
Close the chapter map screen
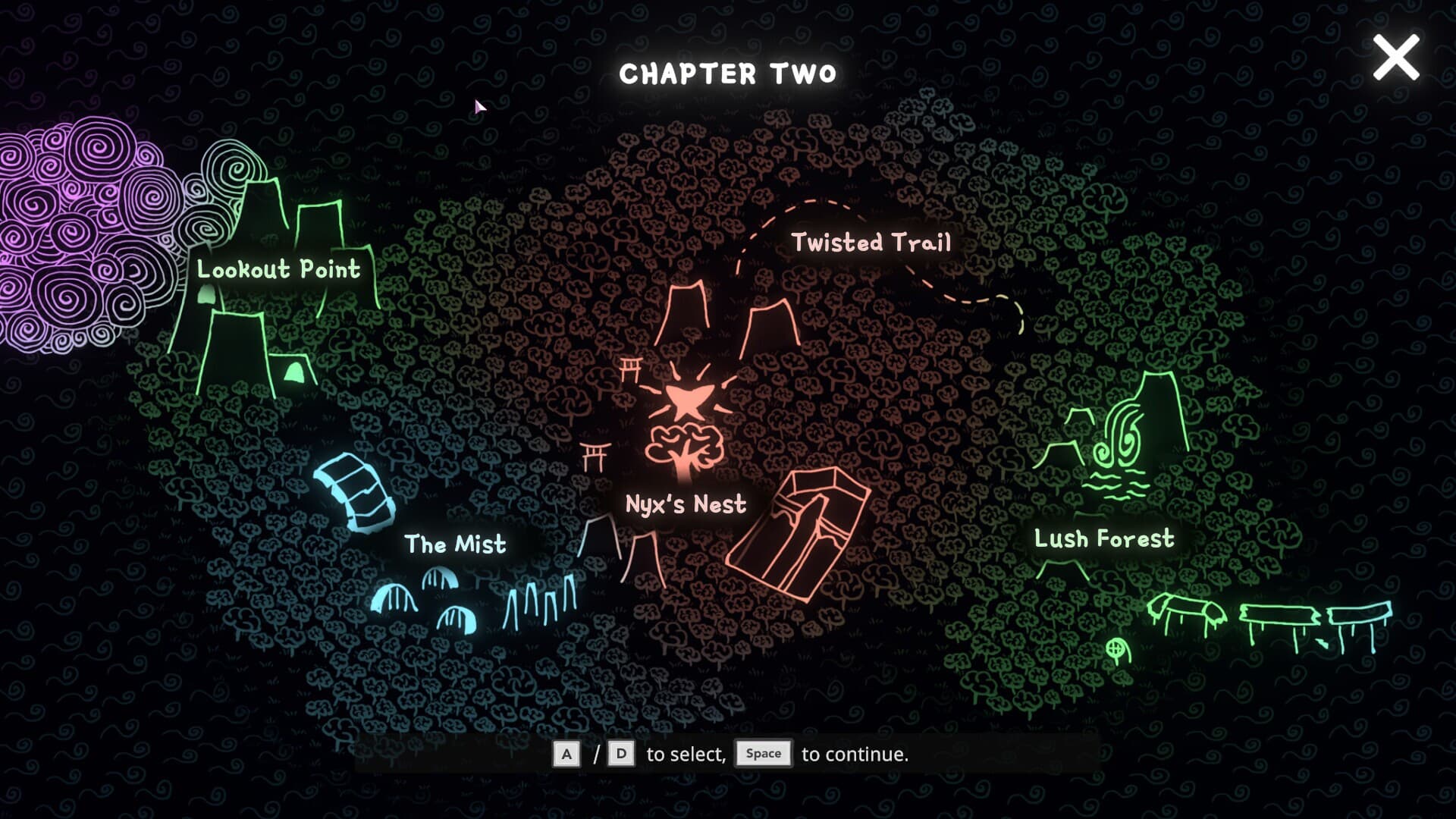pos(1395,58)
